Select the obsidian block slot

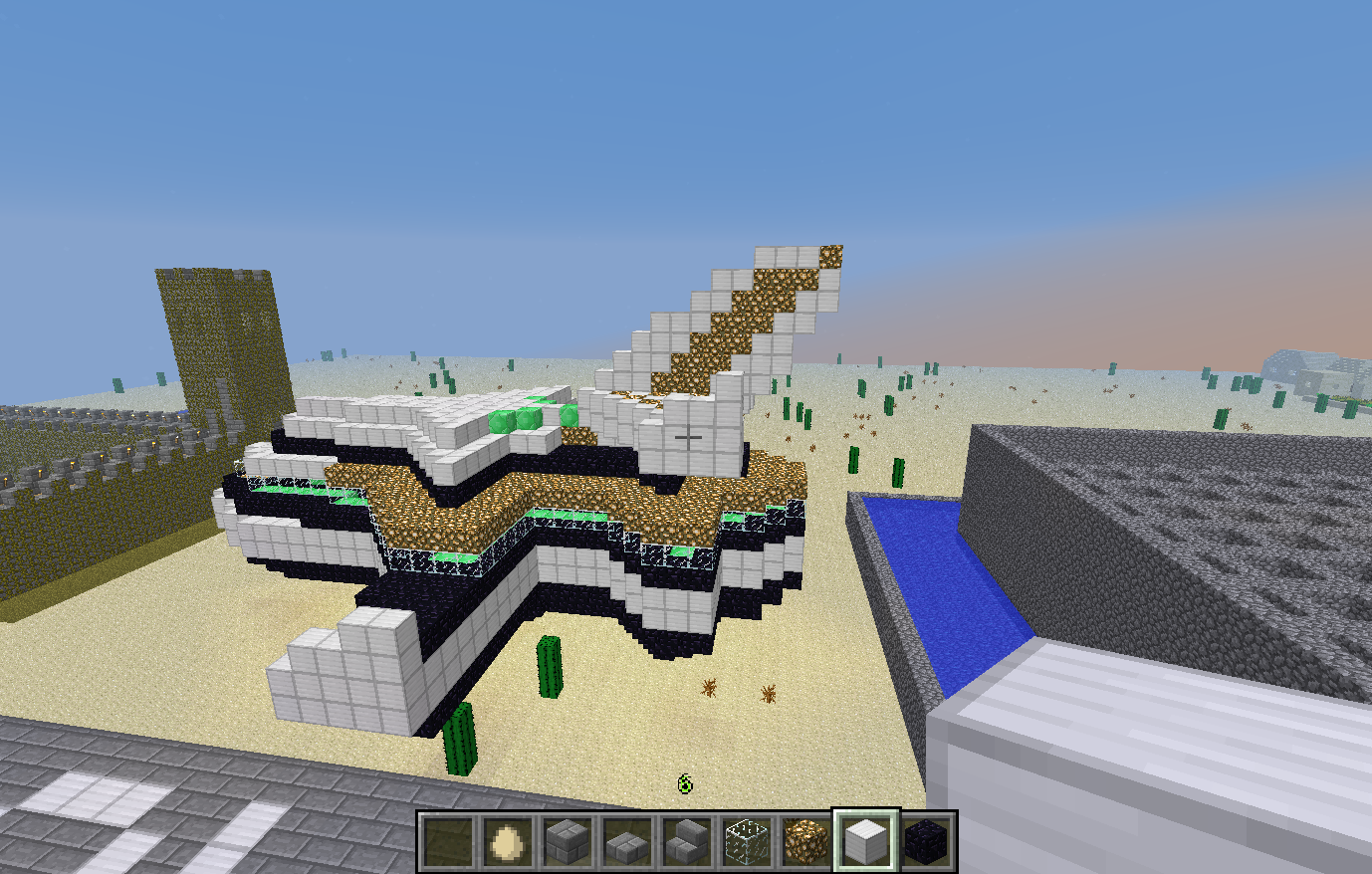926,842
